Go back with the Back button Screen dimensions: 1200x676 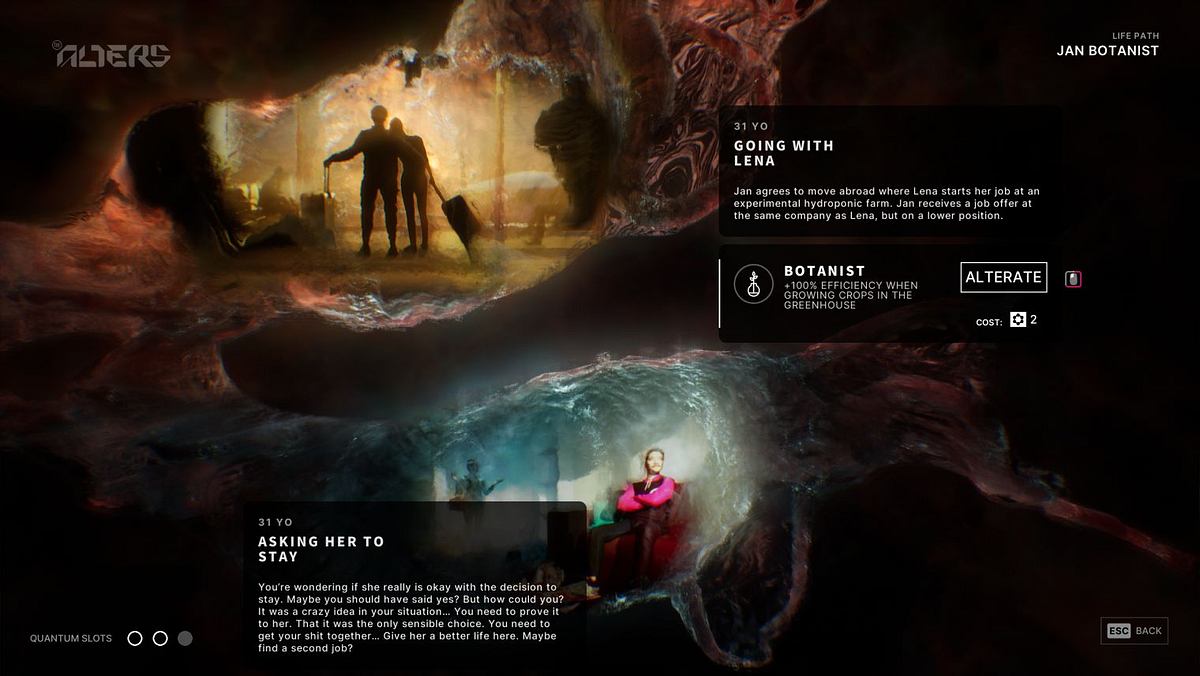point(1134,631)
